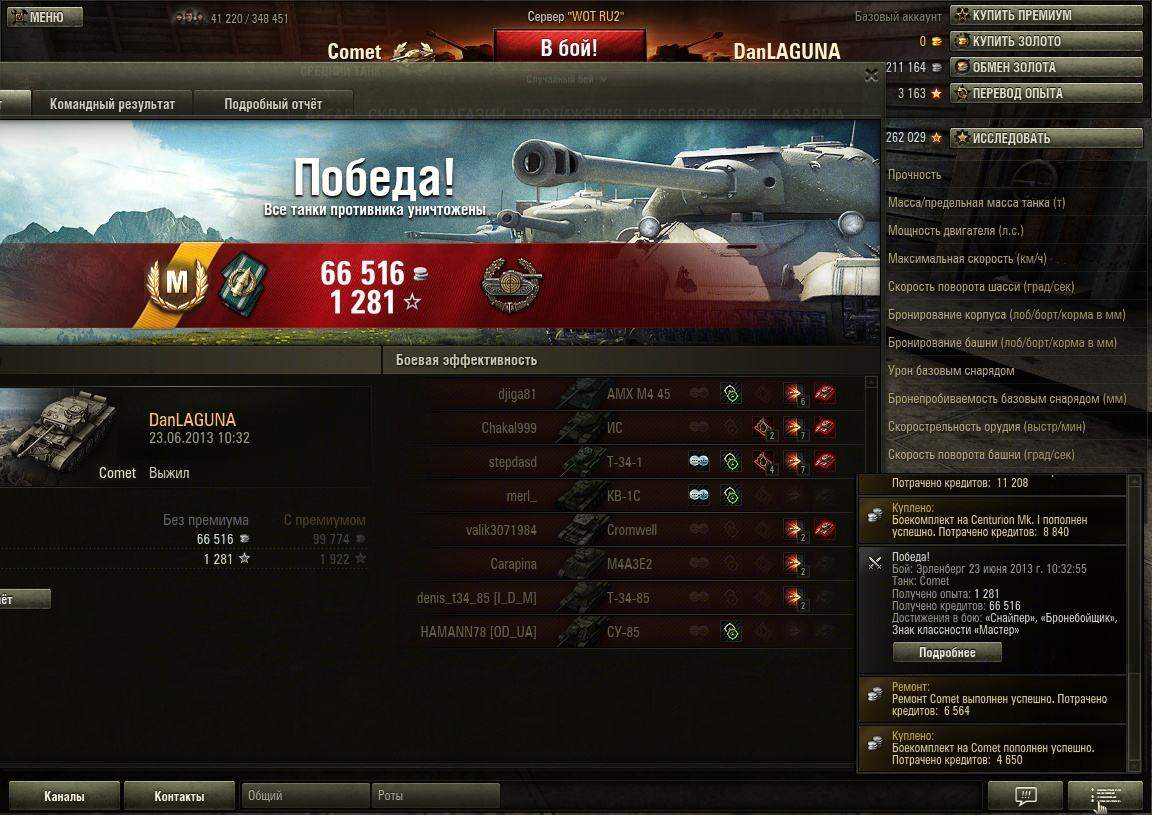Switch to Подробный отчёт tab

[273, 104]
